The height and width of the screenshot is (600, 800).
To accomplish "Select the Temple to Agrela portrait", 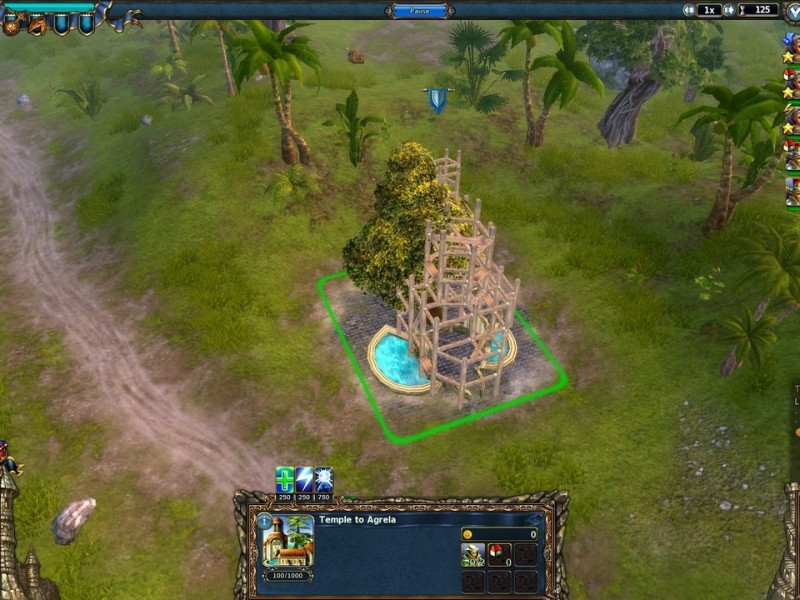I will click(287, 541).
